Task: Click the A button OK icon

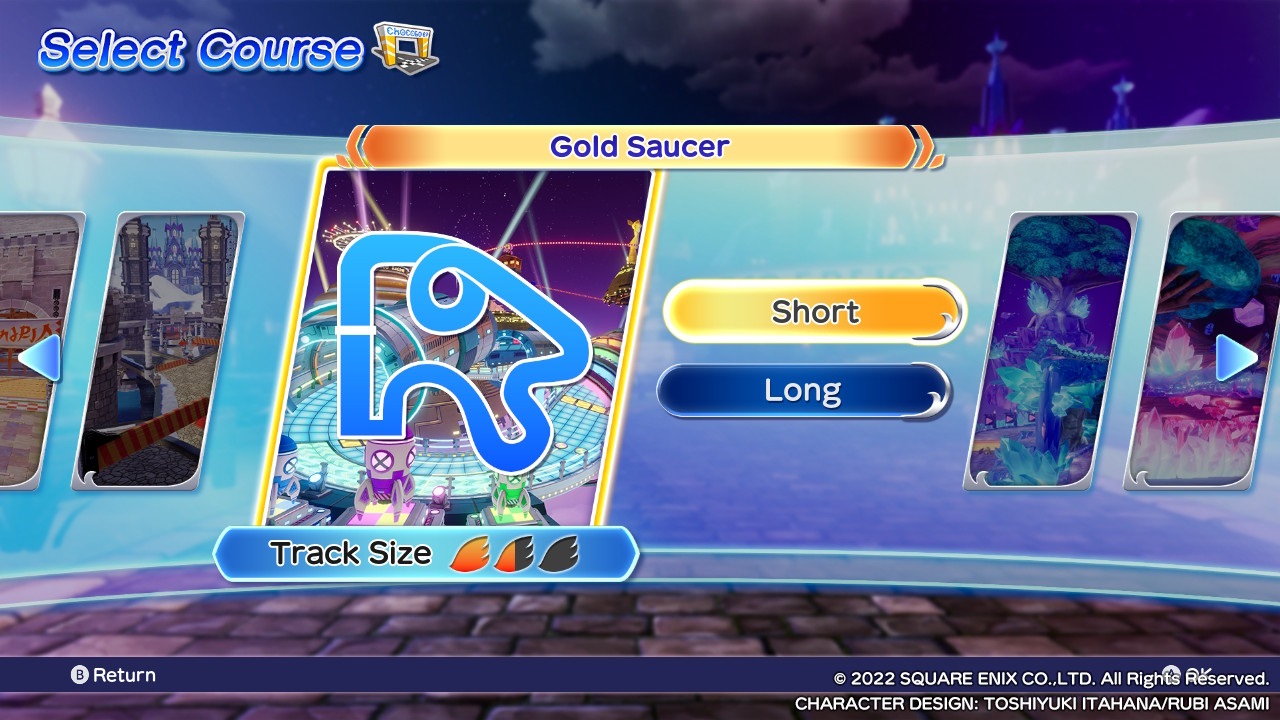Action: (x=1170, y=672)
